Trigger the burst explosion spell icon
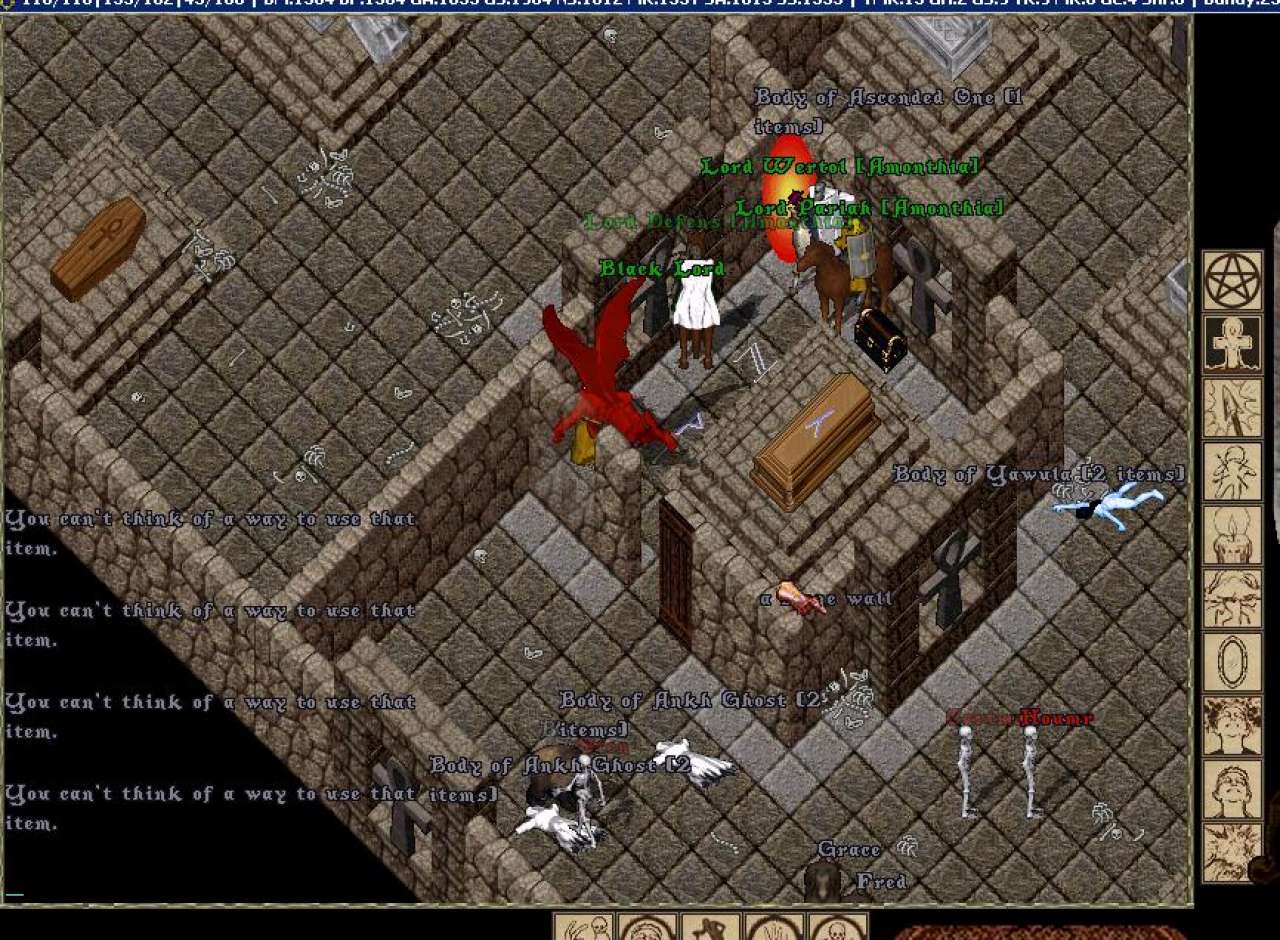1280x940 pixels. pyautogui.click(x=1232, y=851)
